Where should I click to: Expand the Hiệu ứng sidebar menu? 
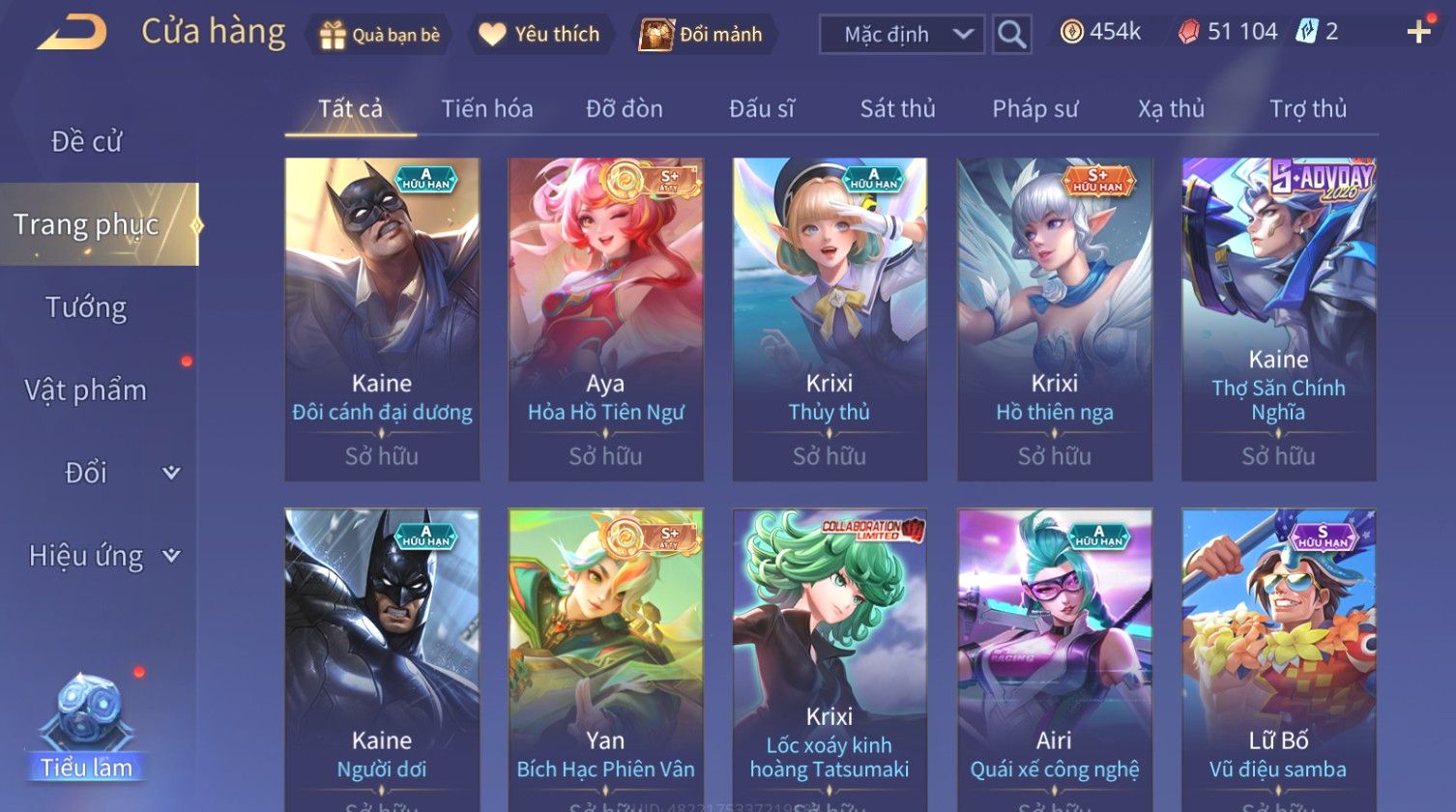pyautogui.click(x=102, y=556)
